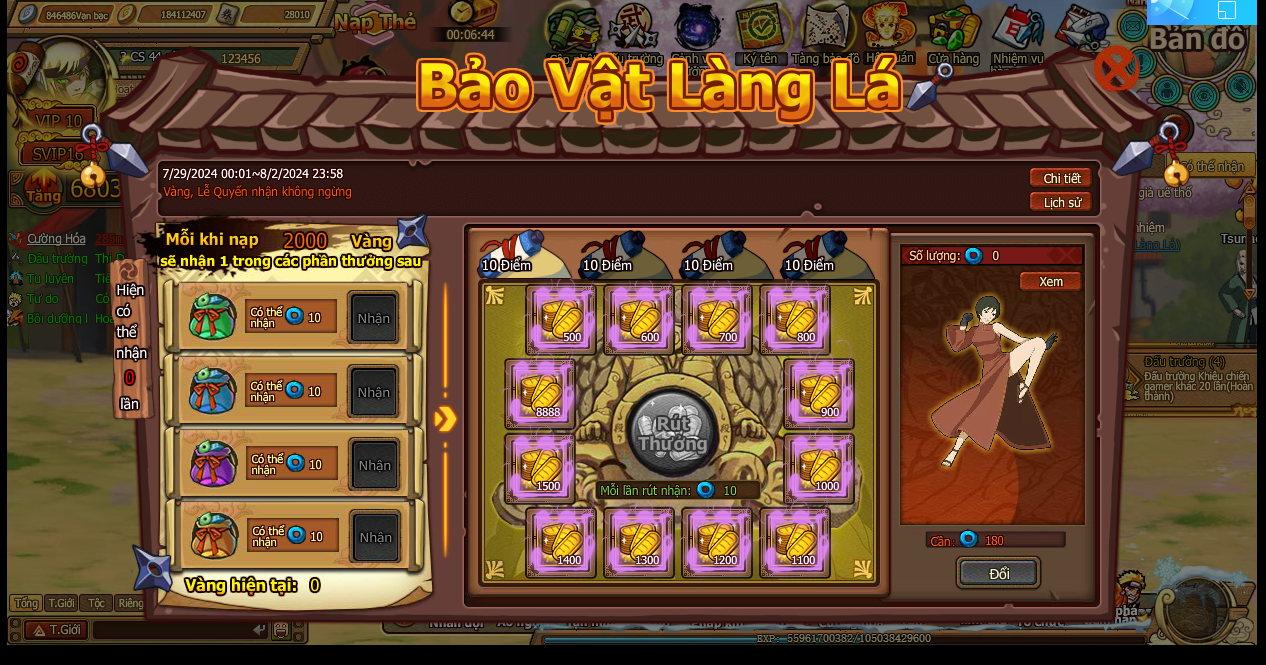Open the Nạp Thẻ recharge button
The height and width of the screenshot is (665, 1266).
click(375, 22)
